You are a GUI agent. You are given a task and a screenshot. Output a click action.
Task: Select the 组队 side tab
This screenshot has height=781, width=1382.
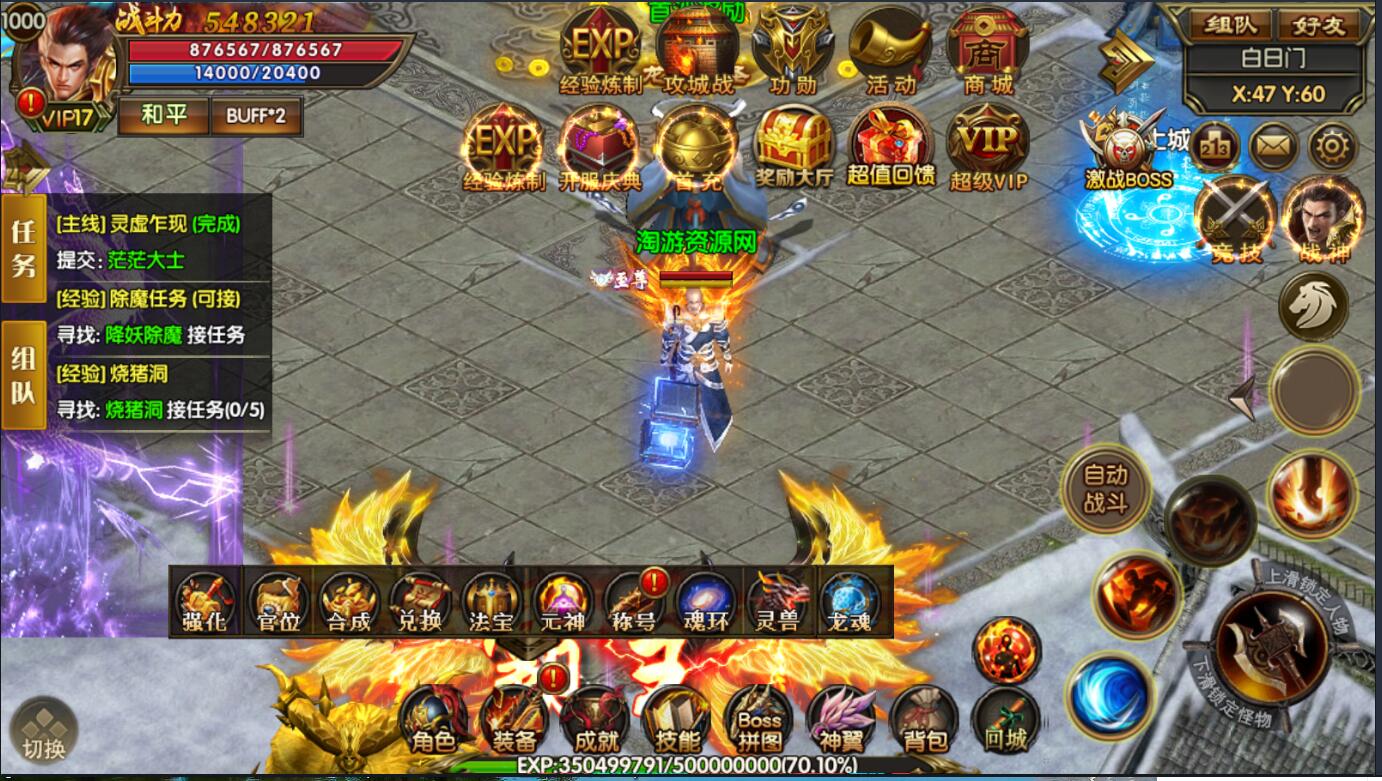coord(23,376)
